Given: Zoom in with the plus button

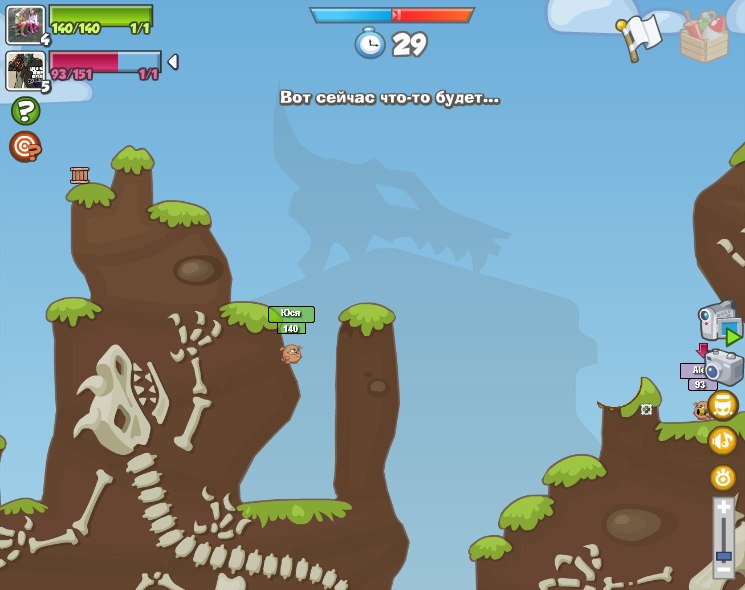Looking at the screenshot, I should click(723, 509).
